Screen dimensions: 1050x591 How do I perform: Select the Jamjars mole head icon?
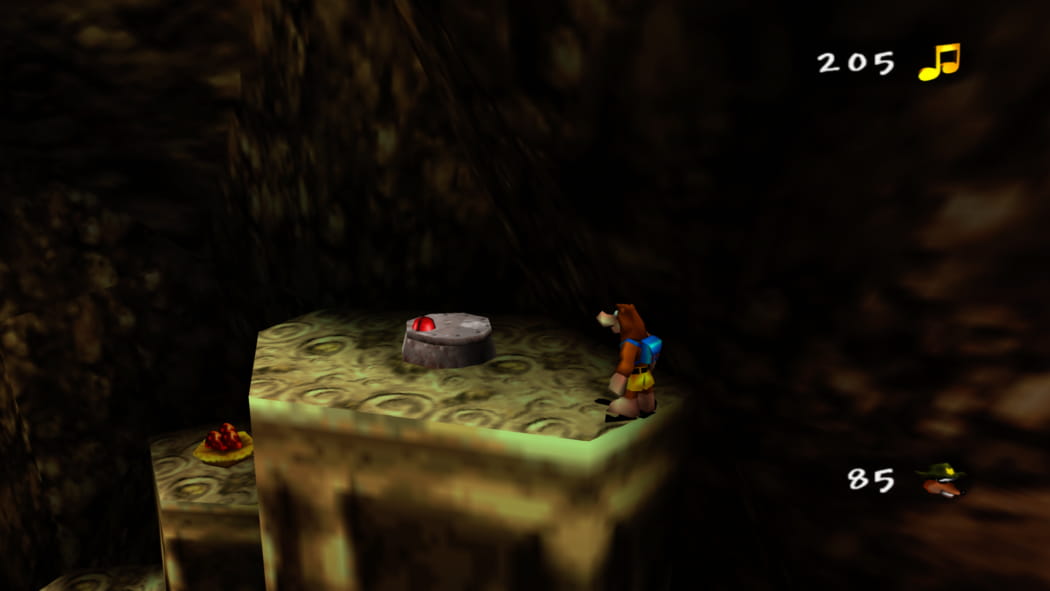tap(941, 480)
